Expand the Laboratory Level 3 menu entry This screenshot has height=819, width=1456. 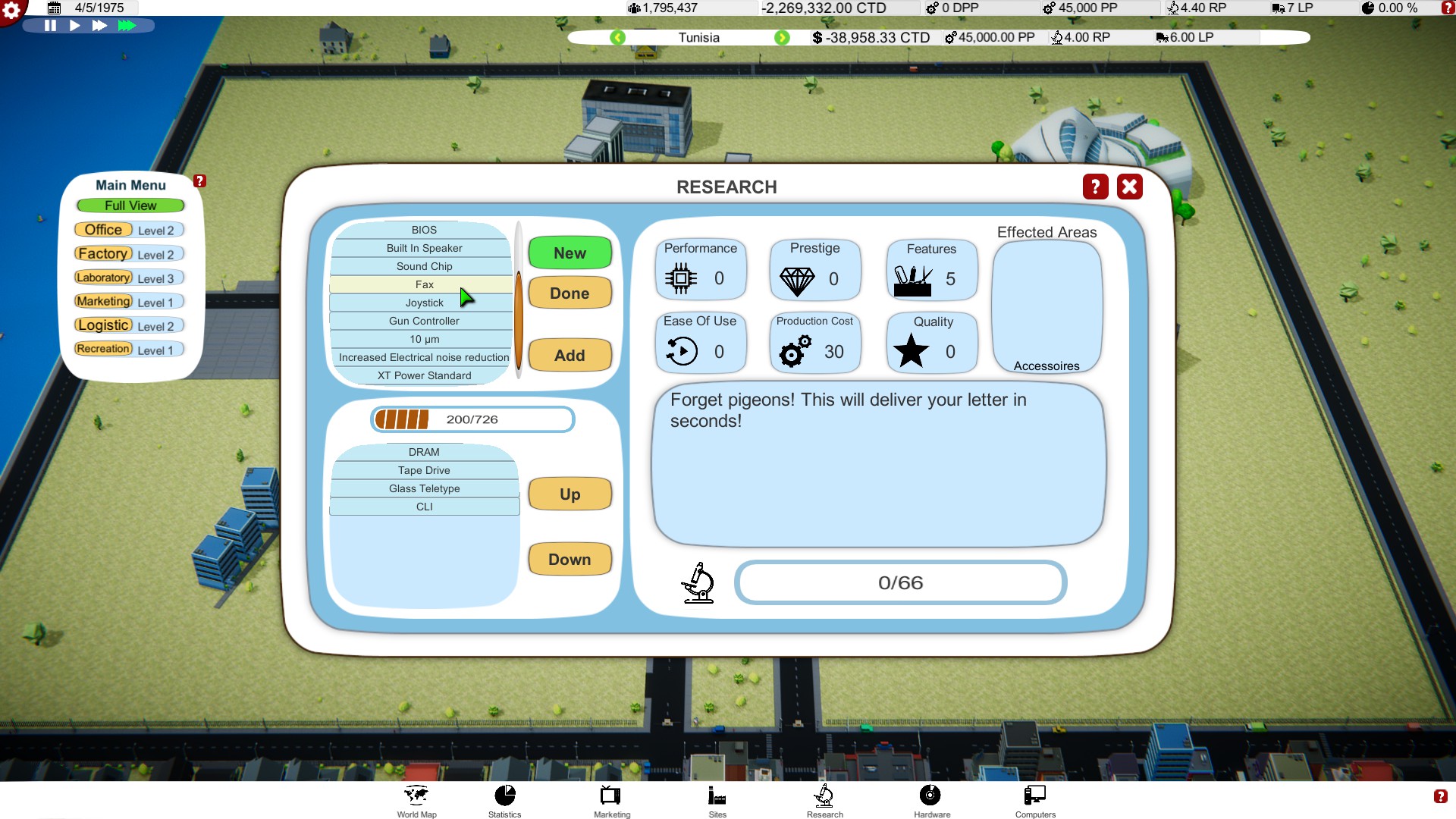coord(103,278)
